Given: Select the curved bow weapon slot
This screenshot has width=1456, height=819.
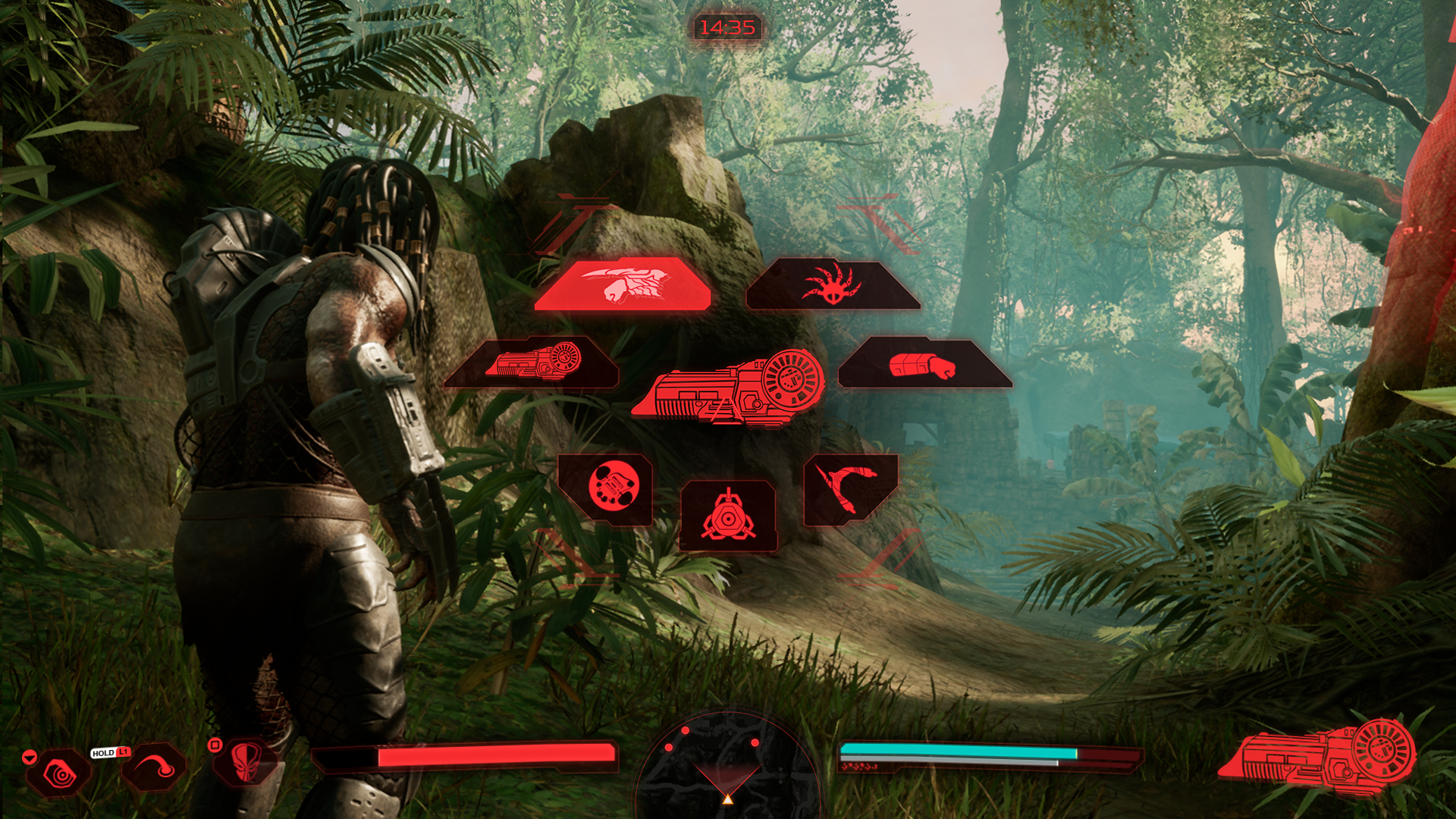Looking at the screenshot, I should click(849, 489).
